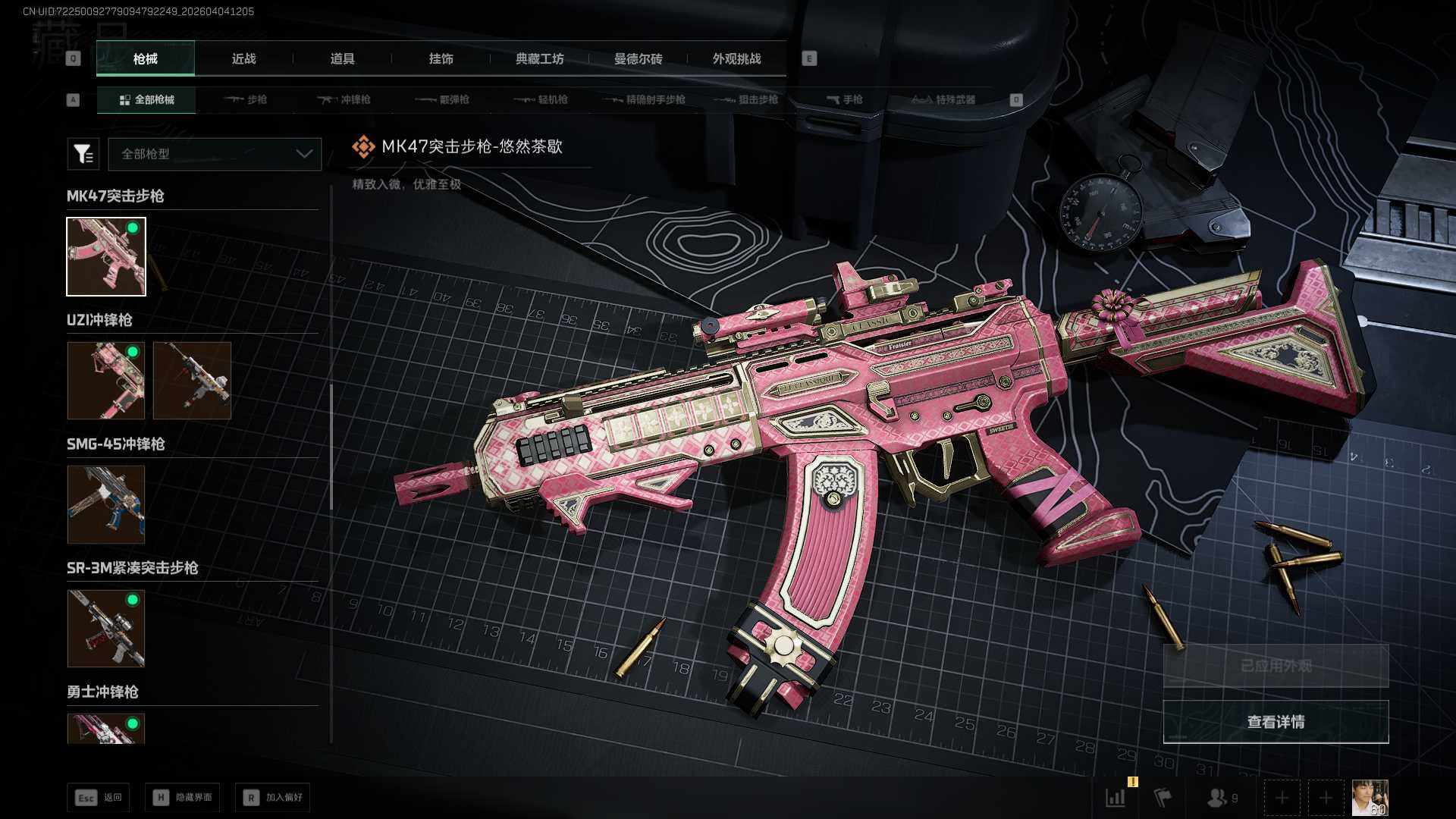Expand the 全部枪型 dropdown
The width and height of the screenshot is (1456, 819).
tap(215, 154)
